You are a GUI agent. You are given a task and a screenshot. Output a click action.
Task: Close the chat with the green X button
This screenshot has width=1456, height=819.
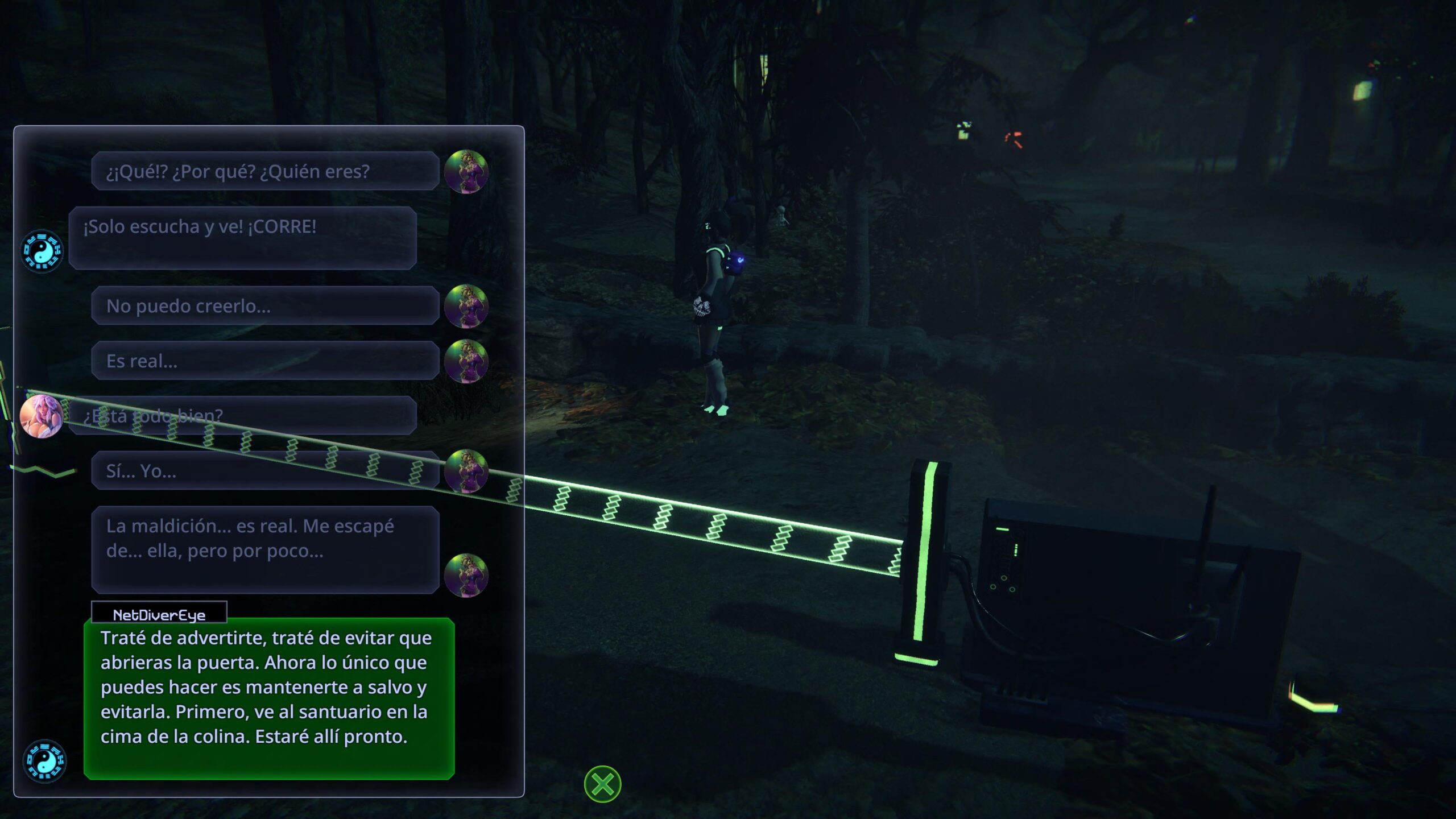602,784
